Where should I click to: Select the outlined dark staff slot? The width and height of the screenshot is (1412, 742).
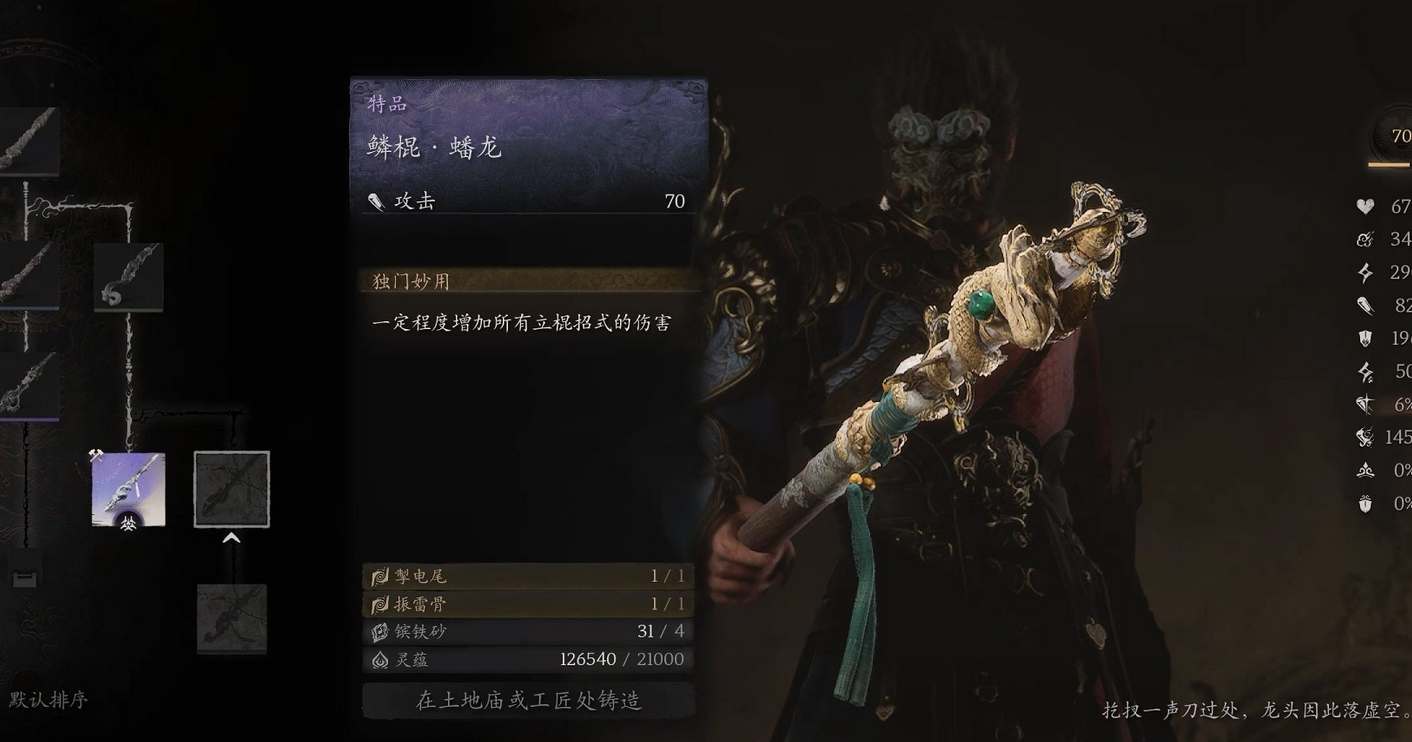[231, 489]
